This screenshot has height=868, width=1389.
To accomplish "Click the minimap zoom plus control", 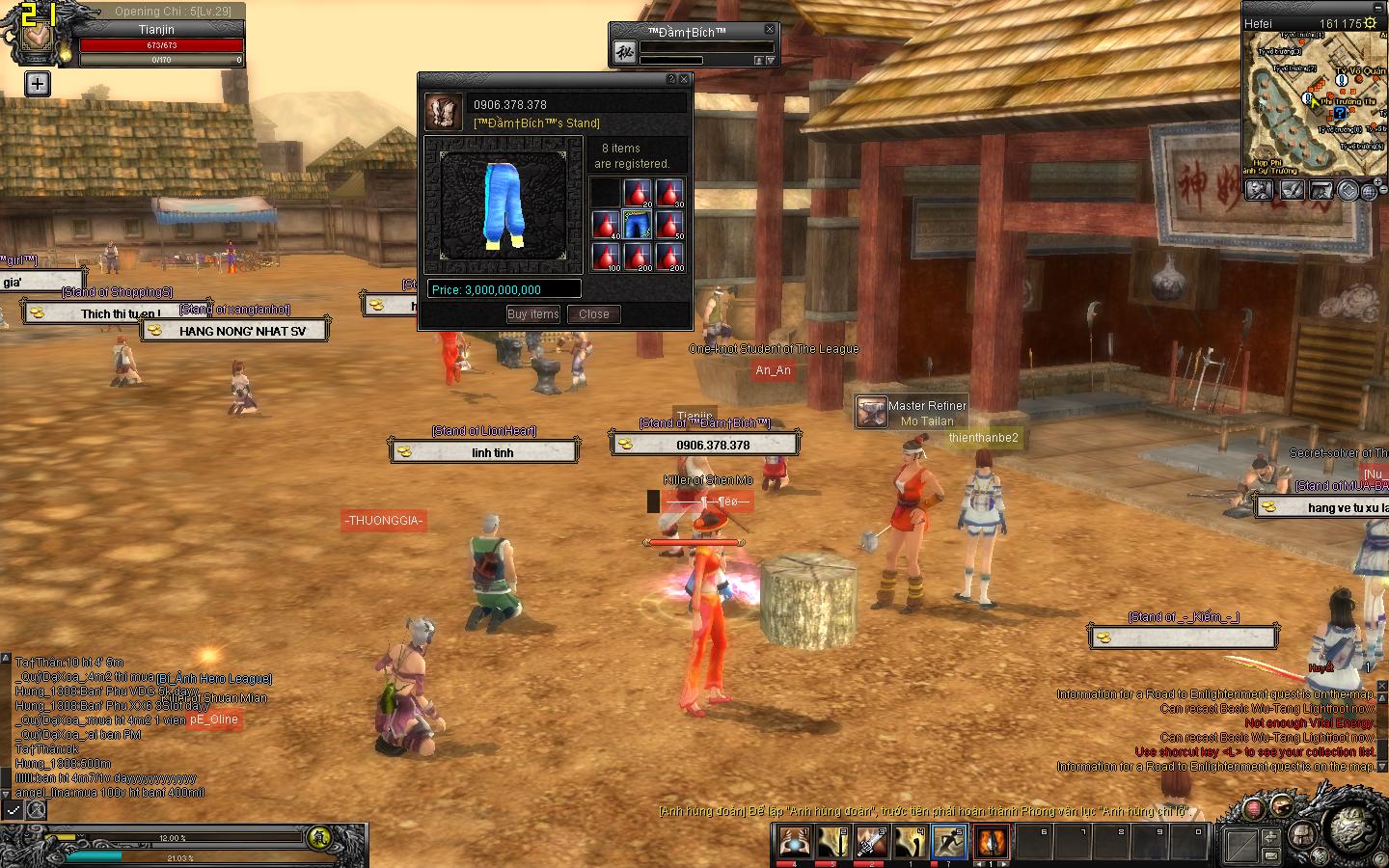I will pos(1377,183).
